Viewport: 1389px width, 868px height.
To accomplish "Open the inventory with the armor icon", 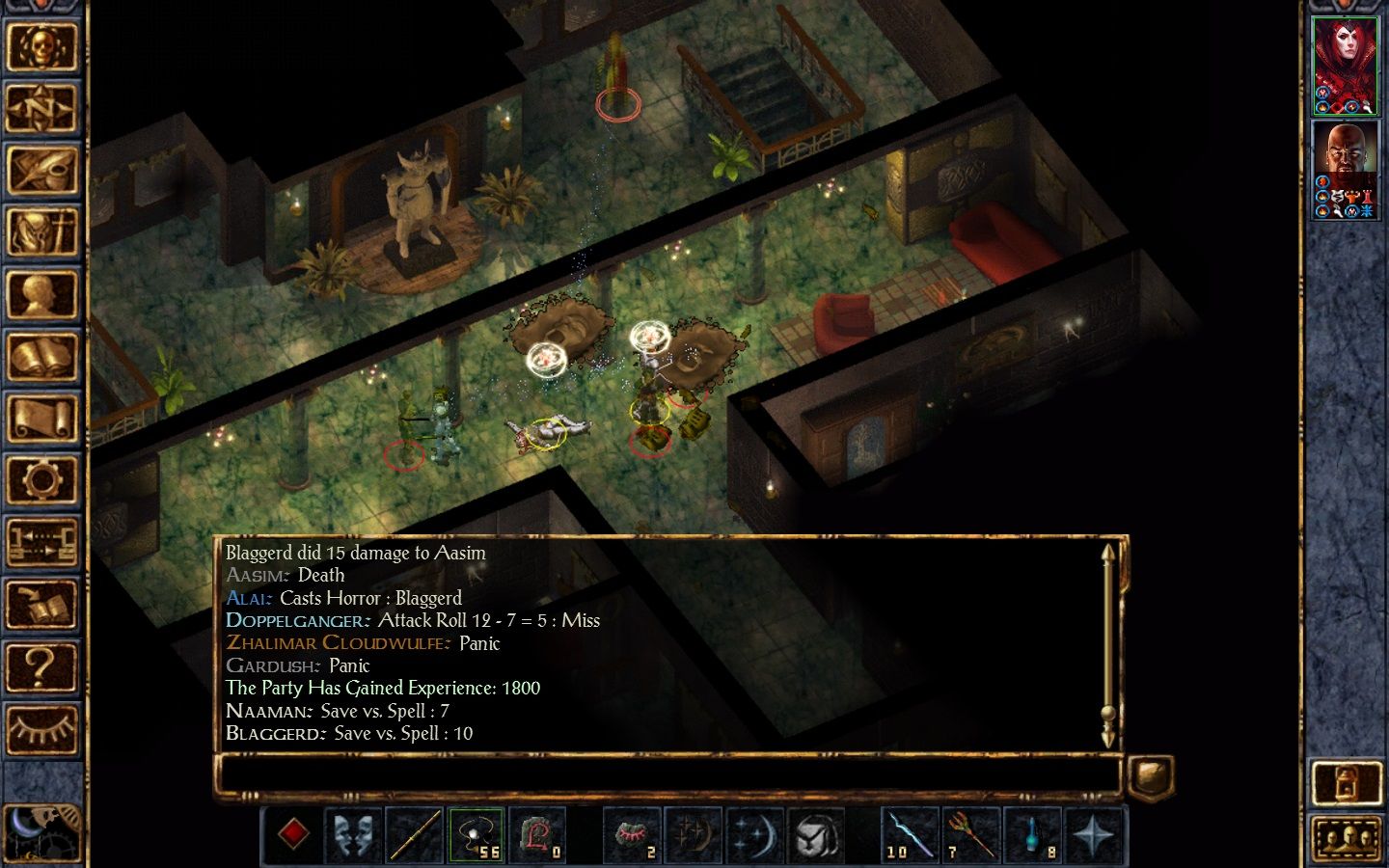I will tap(41, 232).
